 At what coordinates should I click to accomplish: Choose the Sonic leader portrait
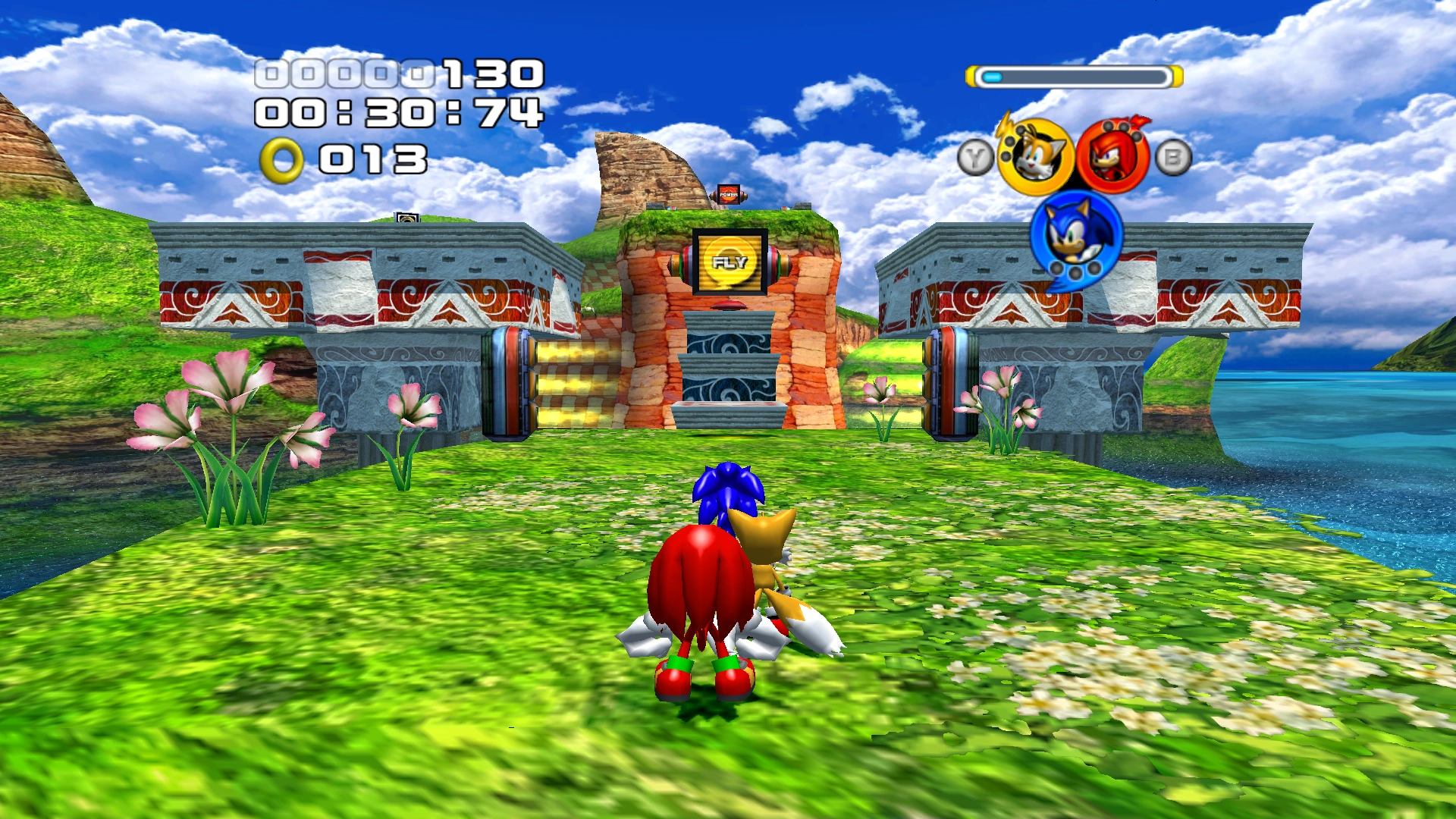click(1075, 235)
